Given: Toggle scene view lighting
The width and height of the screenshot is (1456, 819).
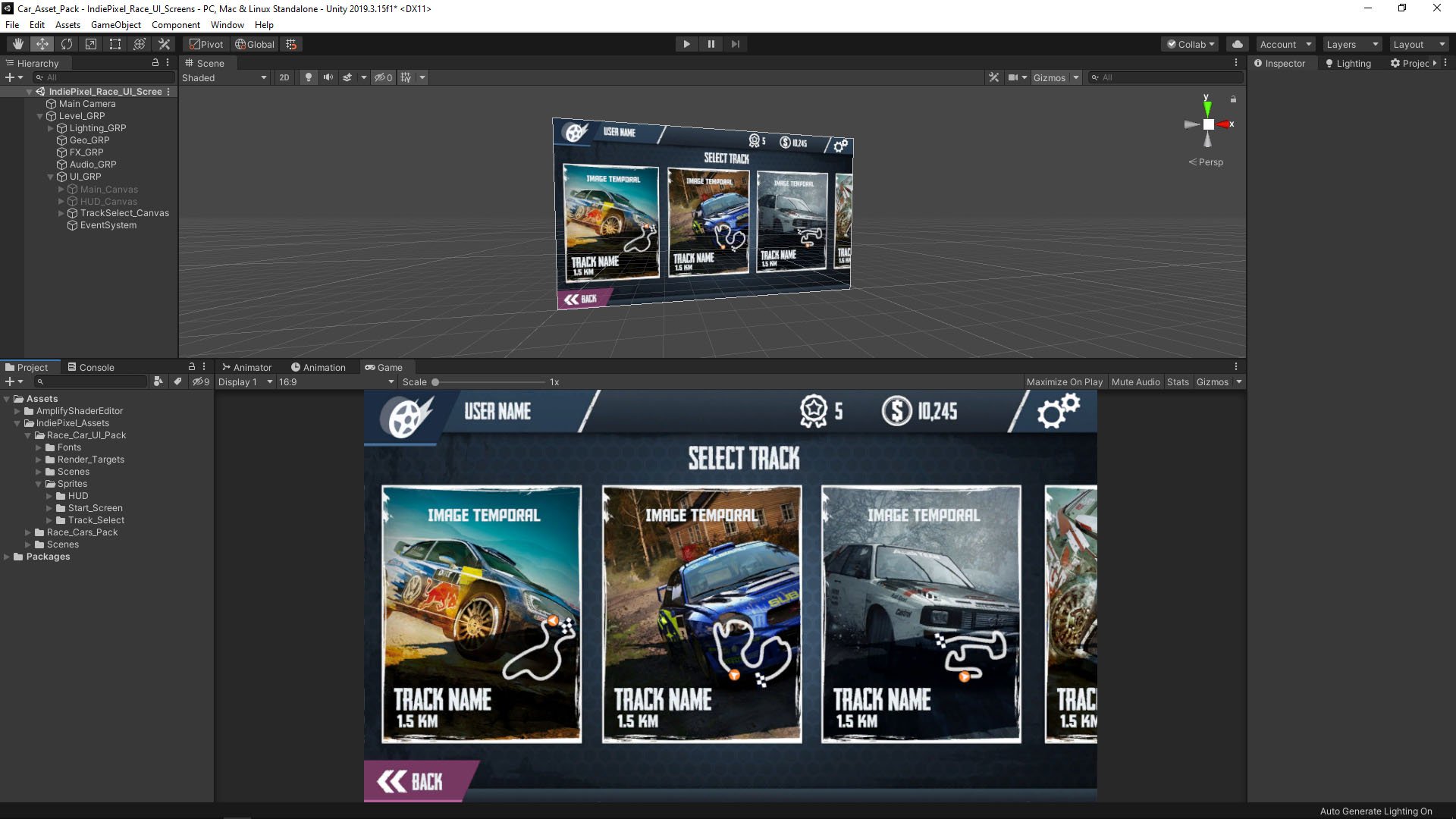Looking at the screenshot, I should click(x=308, y=77).
